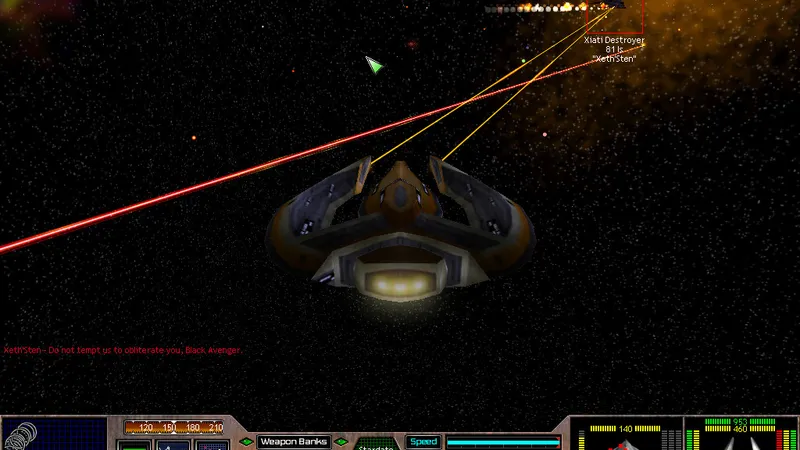800x450 pixels.
Task: Adjust the cyan speed slider bar
Action: click(502, 441)
